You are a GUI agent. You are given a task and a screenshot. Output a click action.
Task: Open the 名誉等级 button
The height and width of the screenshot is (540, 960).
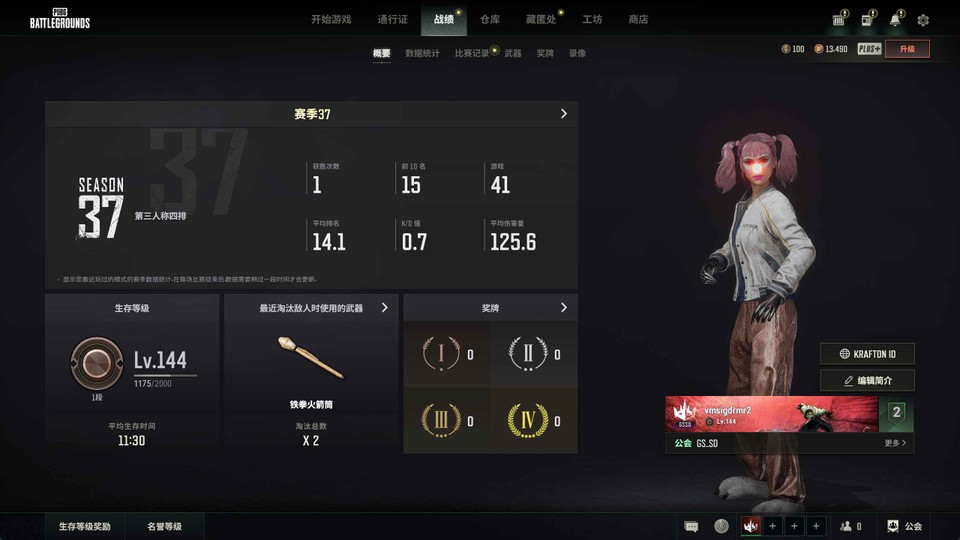click(164, 526)
